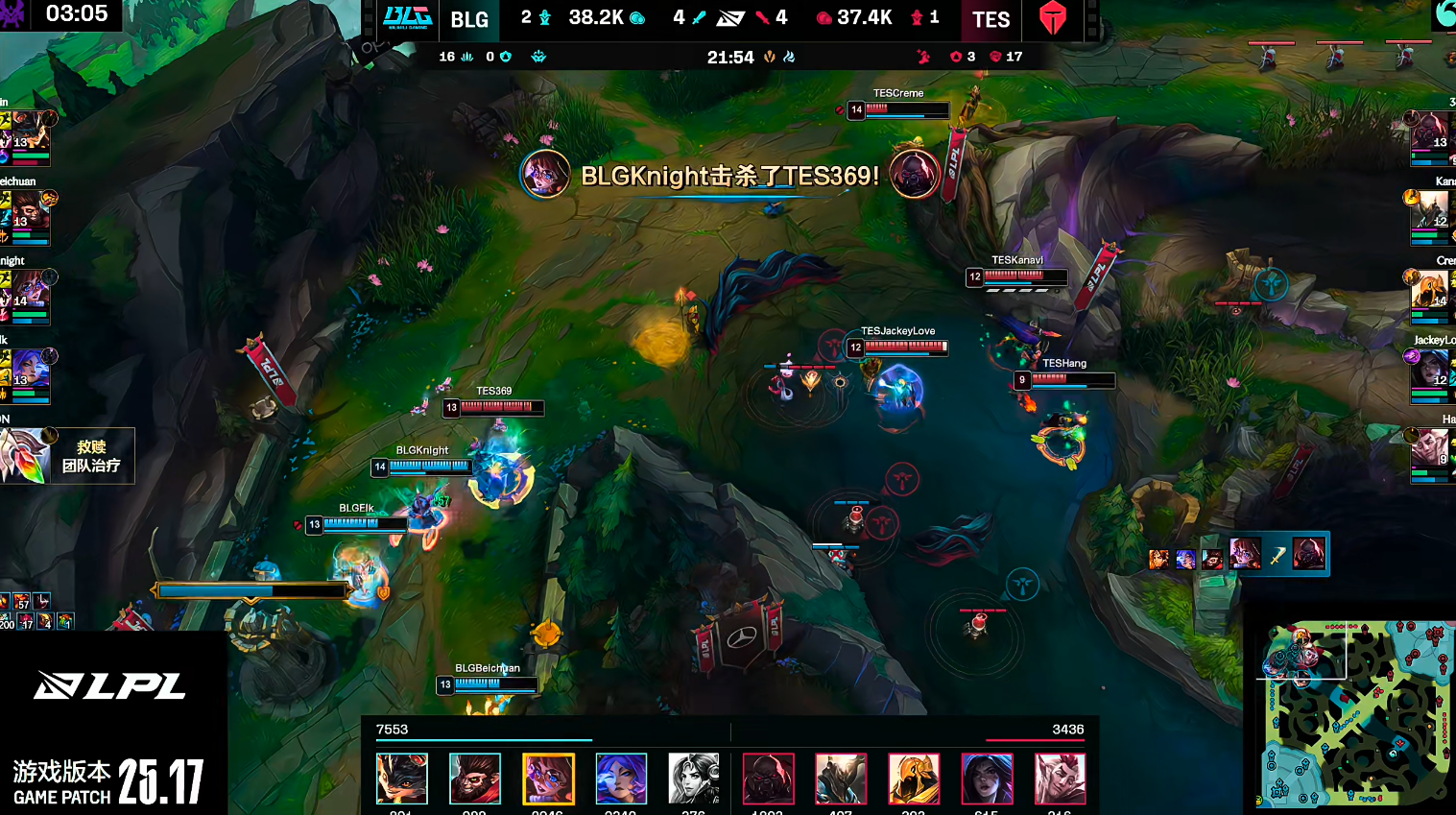This screenshot has width=1456, height=815.
Task: Choose JackeyLove's level 12 card on right sidebar
Action: (x=1431, y=376)
